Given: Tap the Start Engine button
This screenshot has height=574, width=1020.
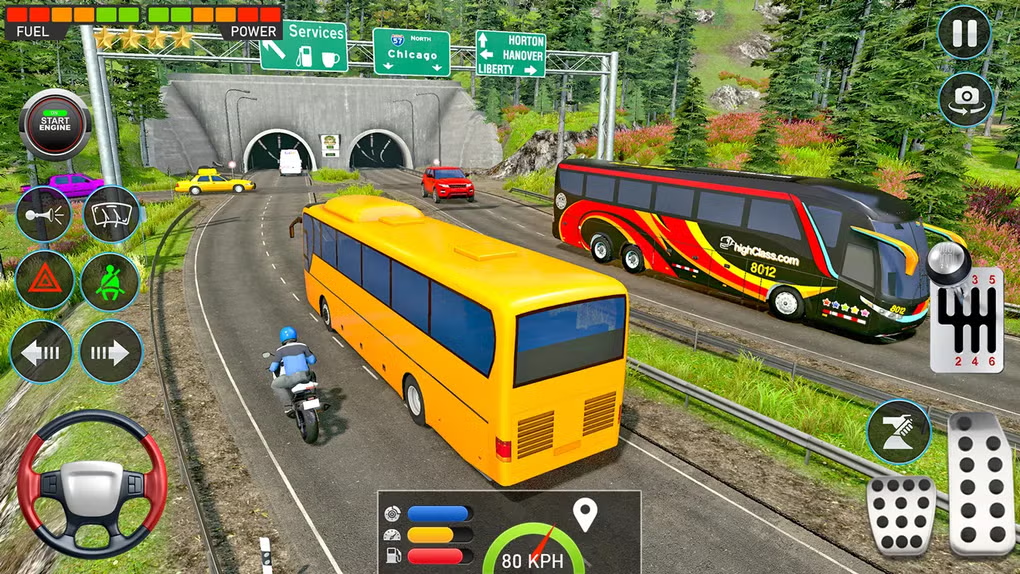Looking at the screenshot, I should click(55, 125).
